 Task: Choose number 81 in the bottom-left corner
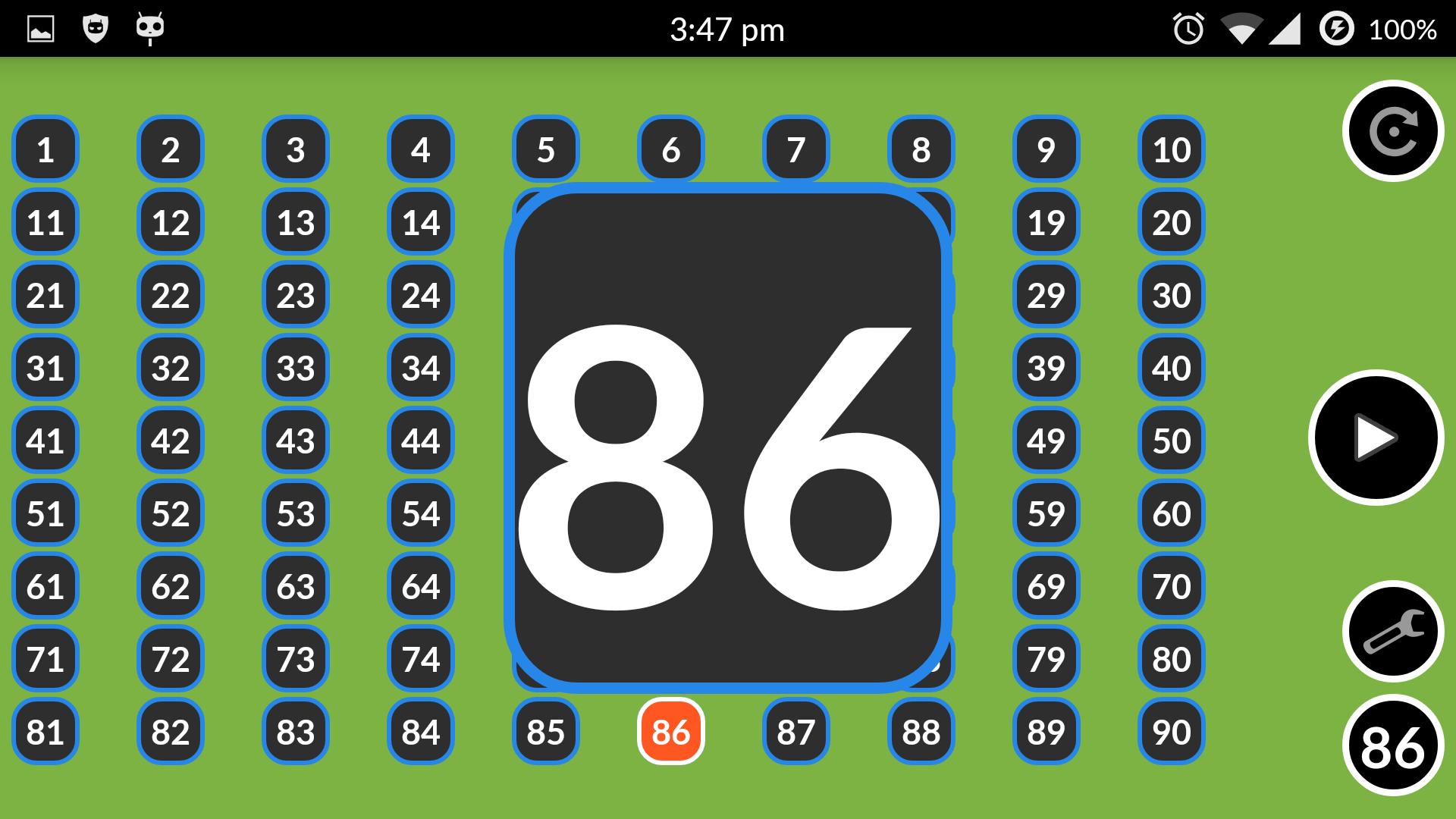tap(45, 732)
